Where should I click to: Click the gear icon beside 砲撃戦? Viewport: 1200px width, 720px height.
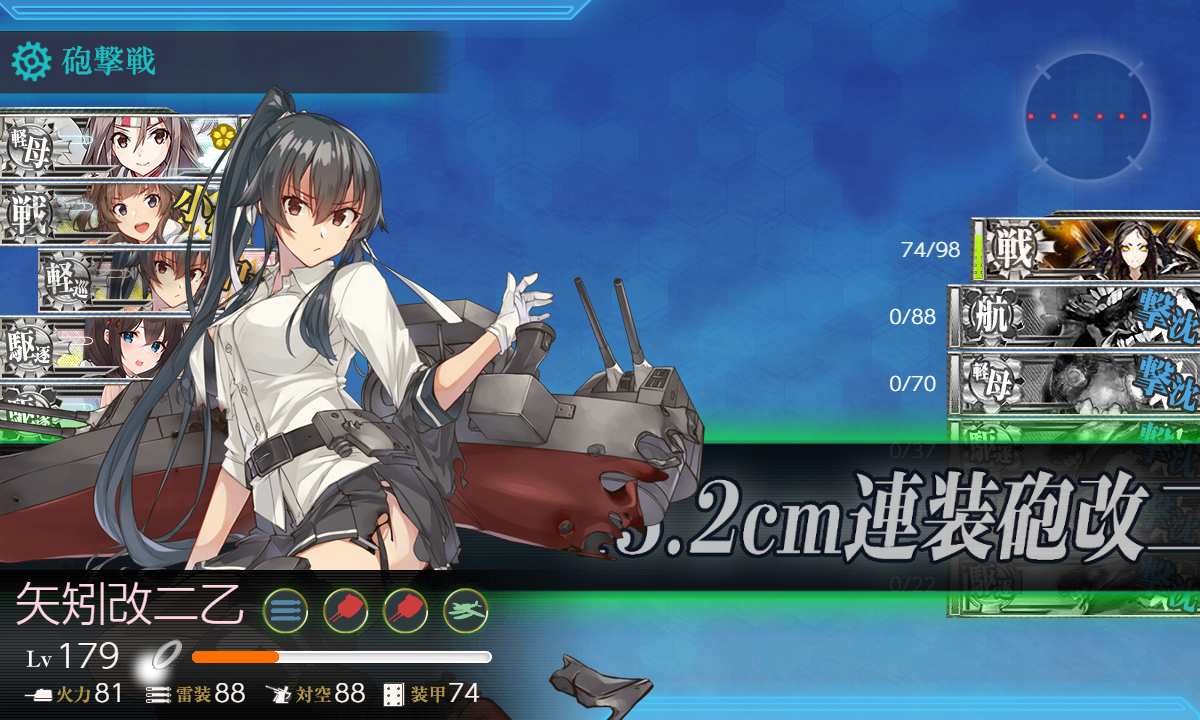click(31, 62)
